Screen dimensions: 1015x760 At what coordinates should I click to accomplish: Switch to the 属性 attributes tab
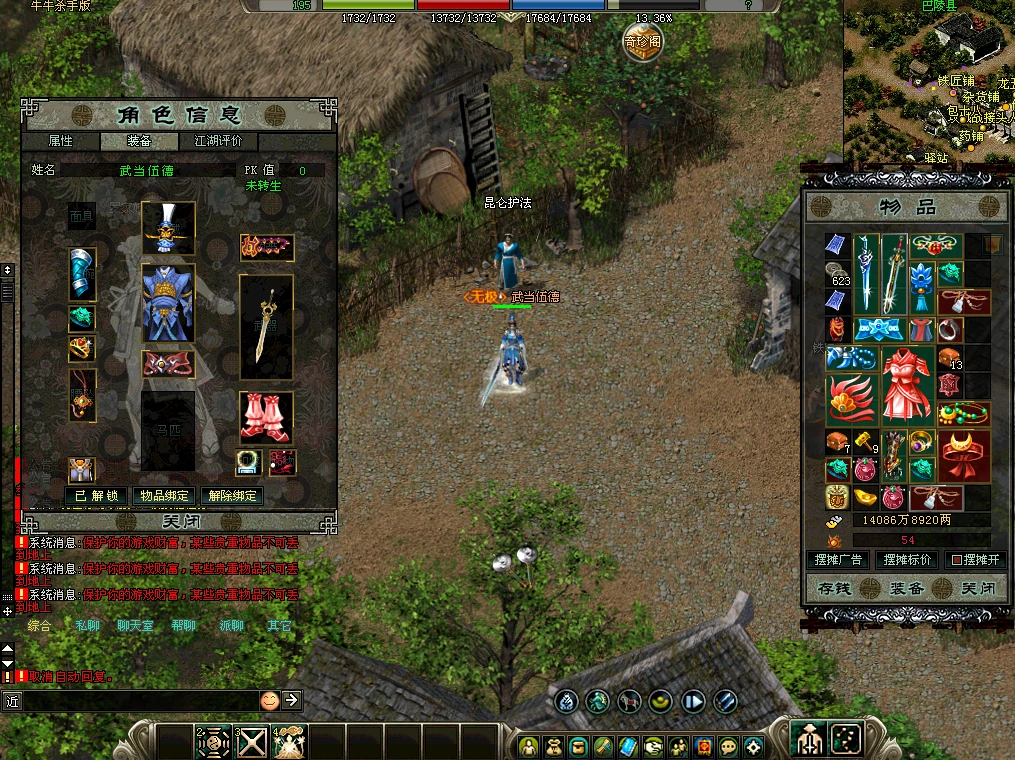(x=61, y=141)
